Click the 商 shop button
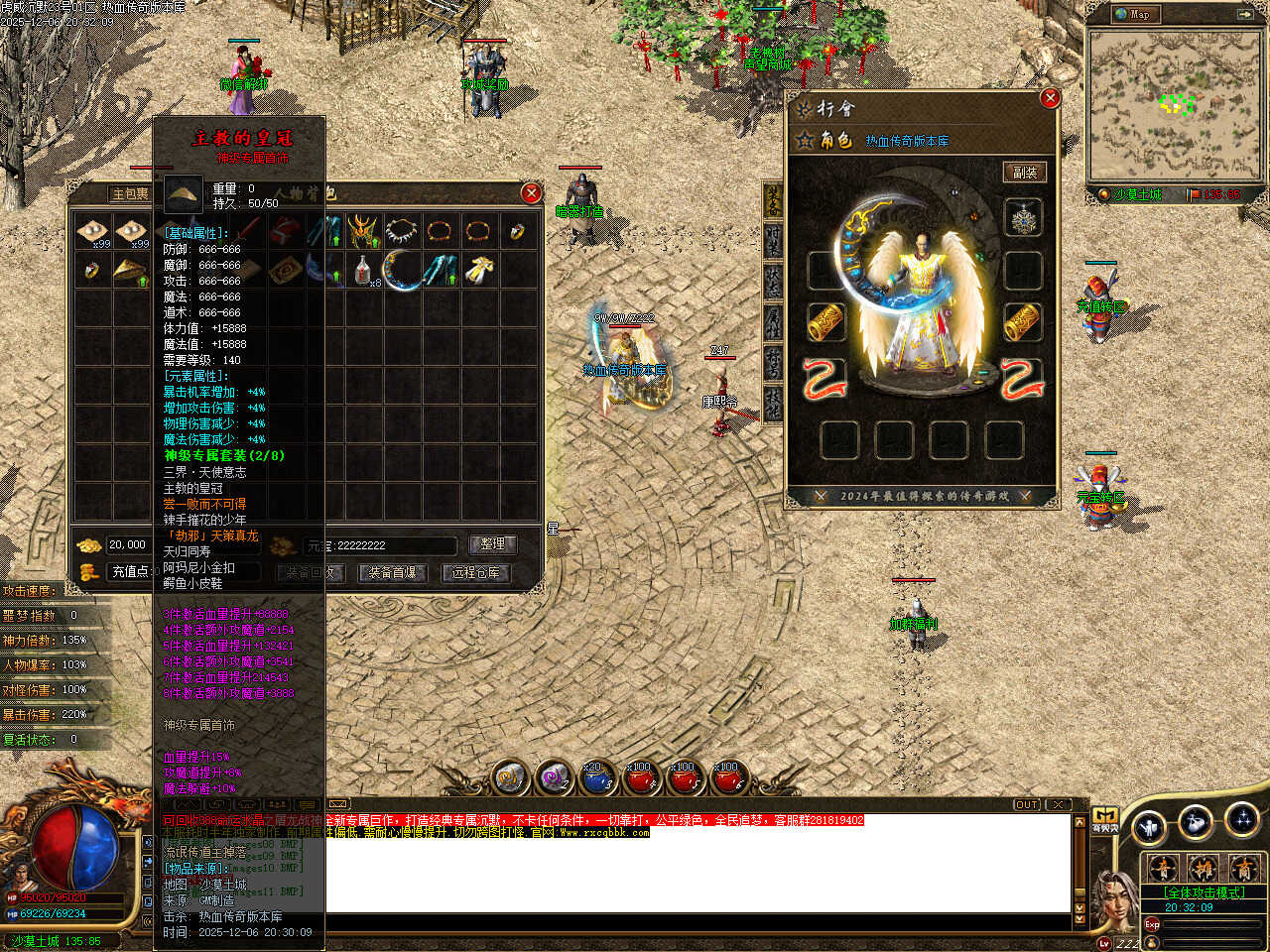 click(x=1243, y=869)
